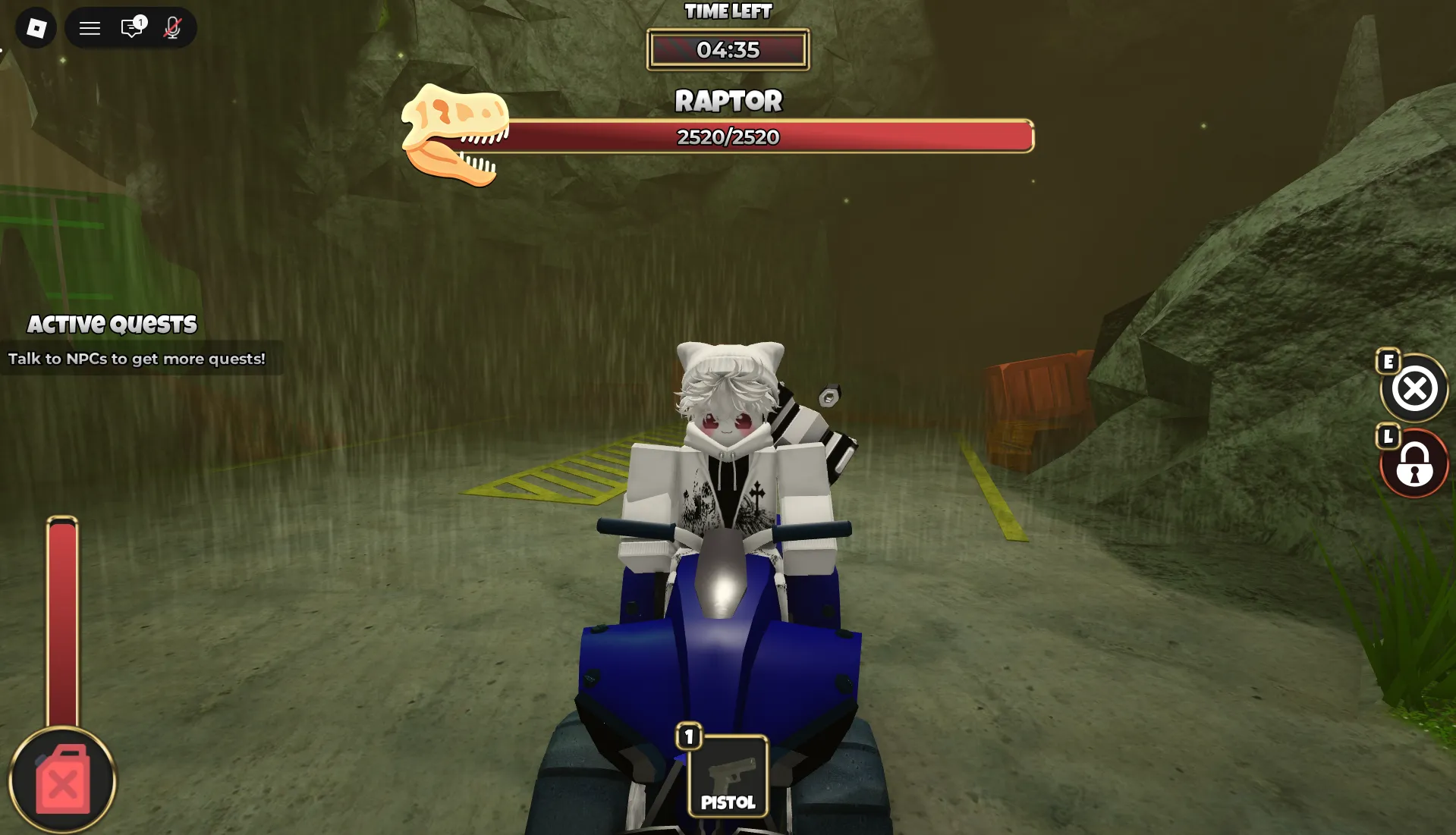
Task: Click the red gas can fuel icon
Action: tap(64, 781)
